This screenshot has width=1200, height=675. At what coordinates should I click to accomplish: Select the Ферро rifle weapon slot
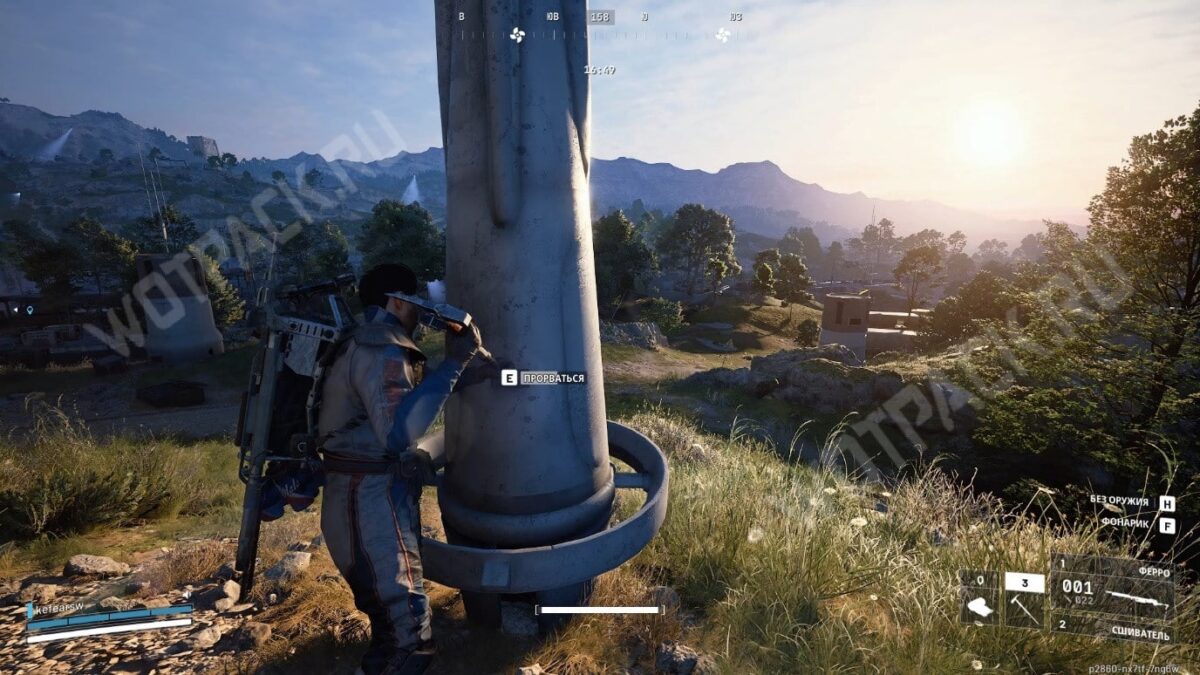tap(1111, 588)
